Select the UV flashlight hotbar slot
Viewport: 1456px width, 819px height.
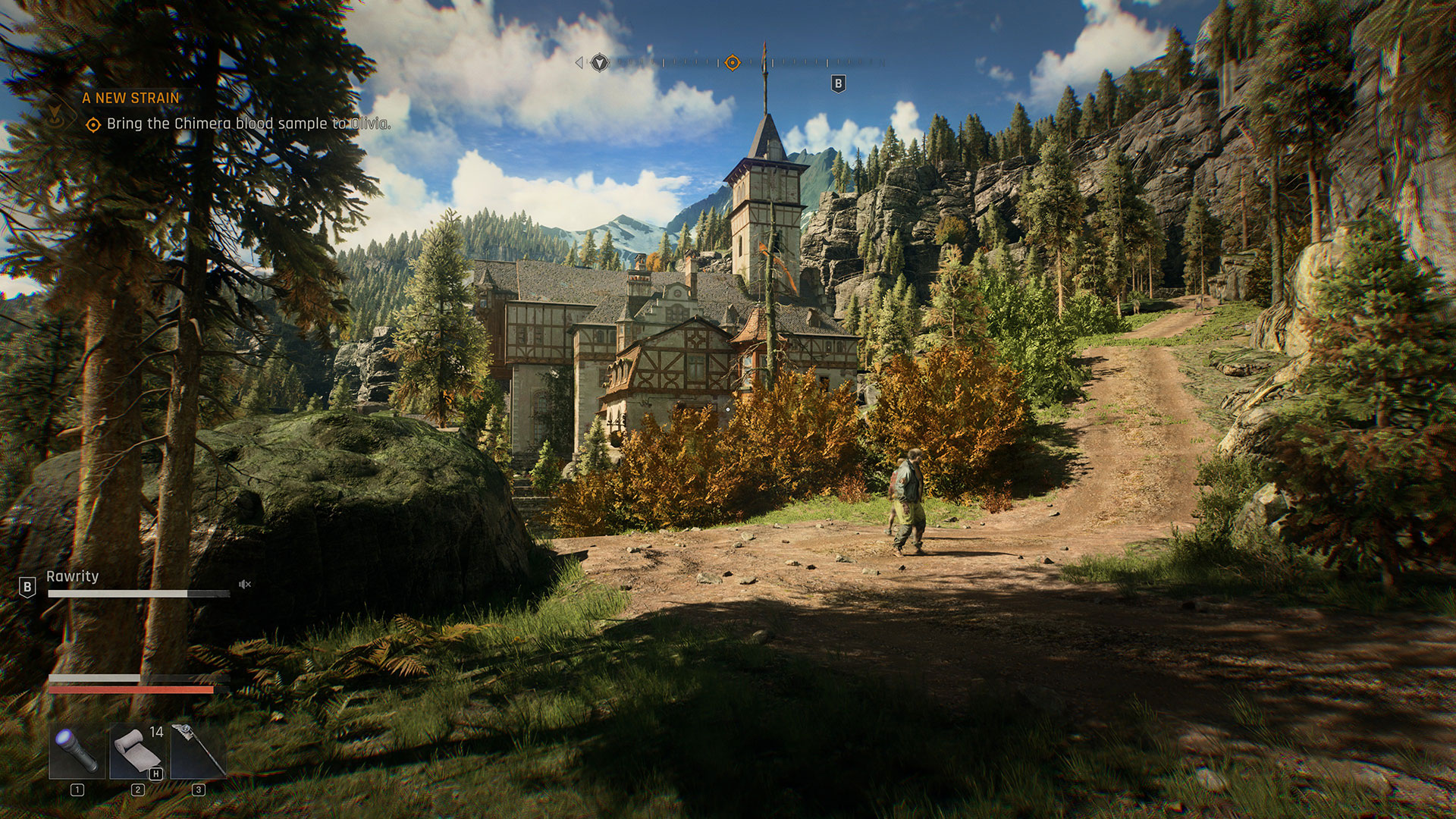click(x=77, y=751)
